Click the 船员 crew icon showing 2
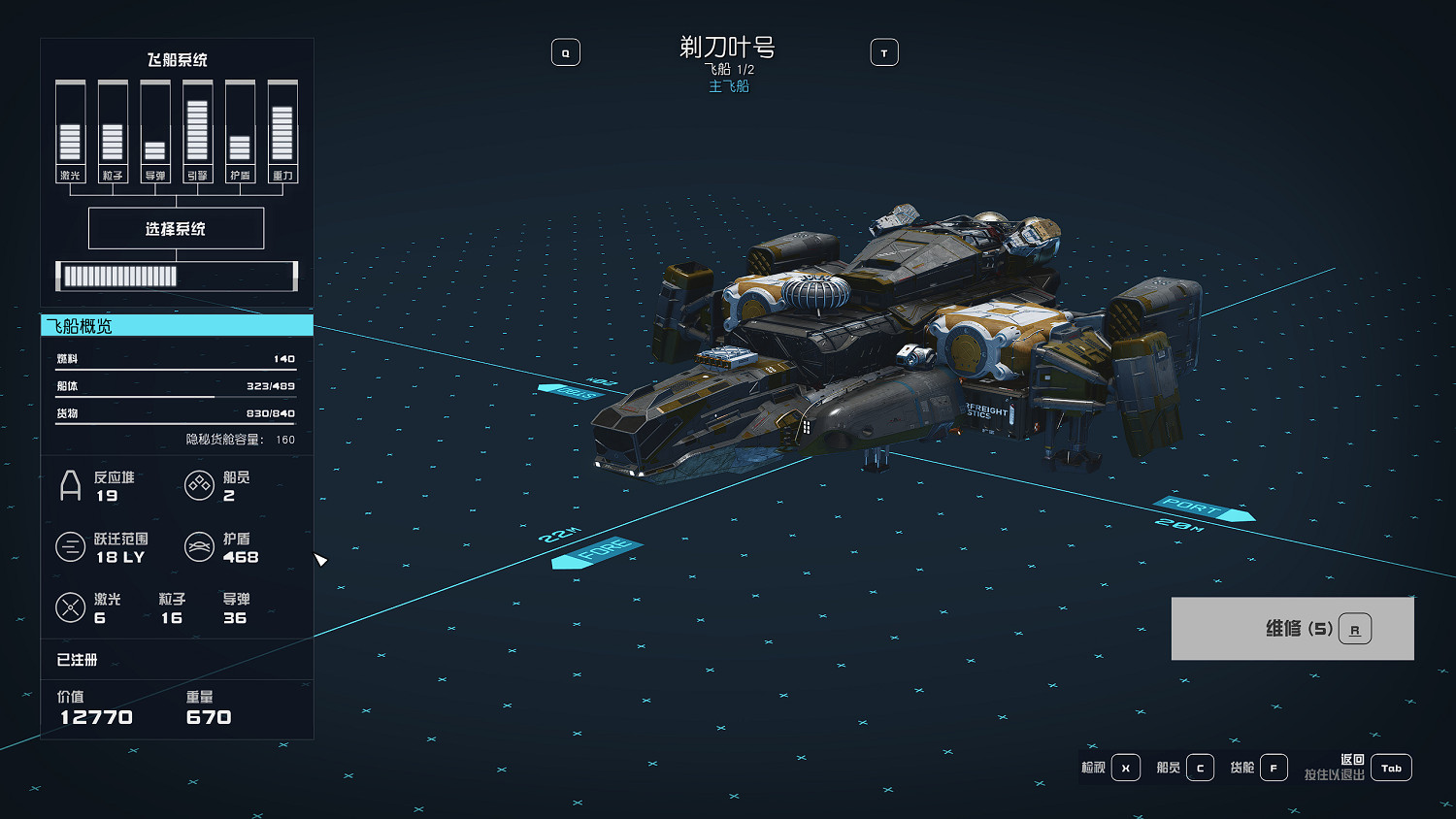 pyautogui.click(x=200, y=484)
